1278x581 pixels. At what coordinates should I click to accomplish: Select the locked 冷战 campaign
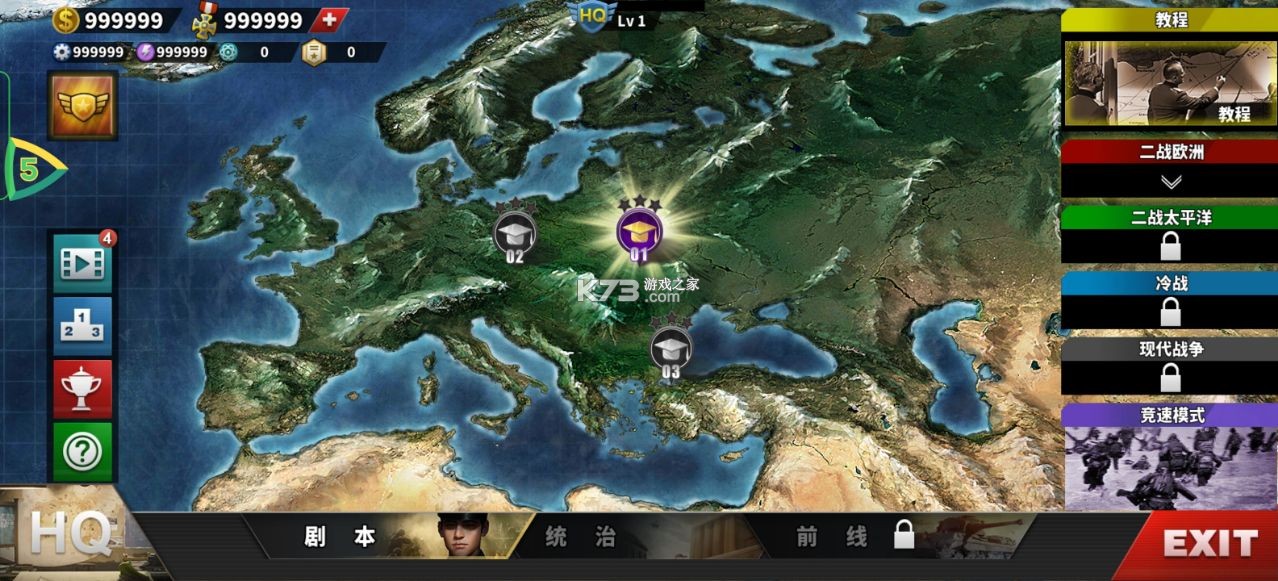pos(1170,311)
